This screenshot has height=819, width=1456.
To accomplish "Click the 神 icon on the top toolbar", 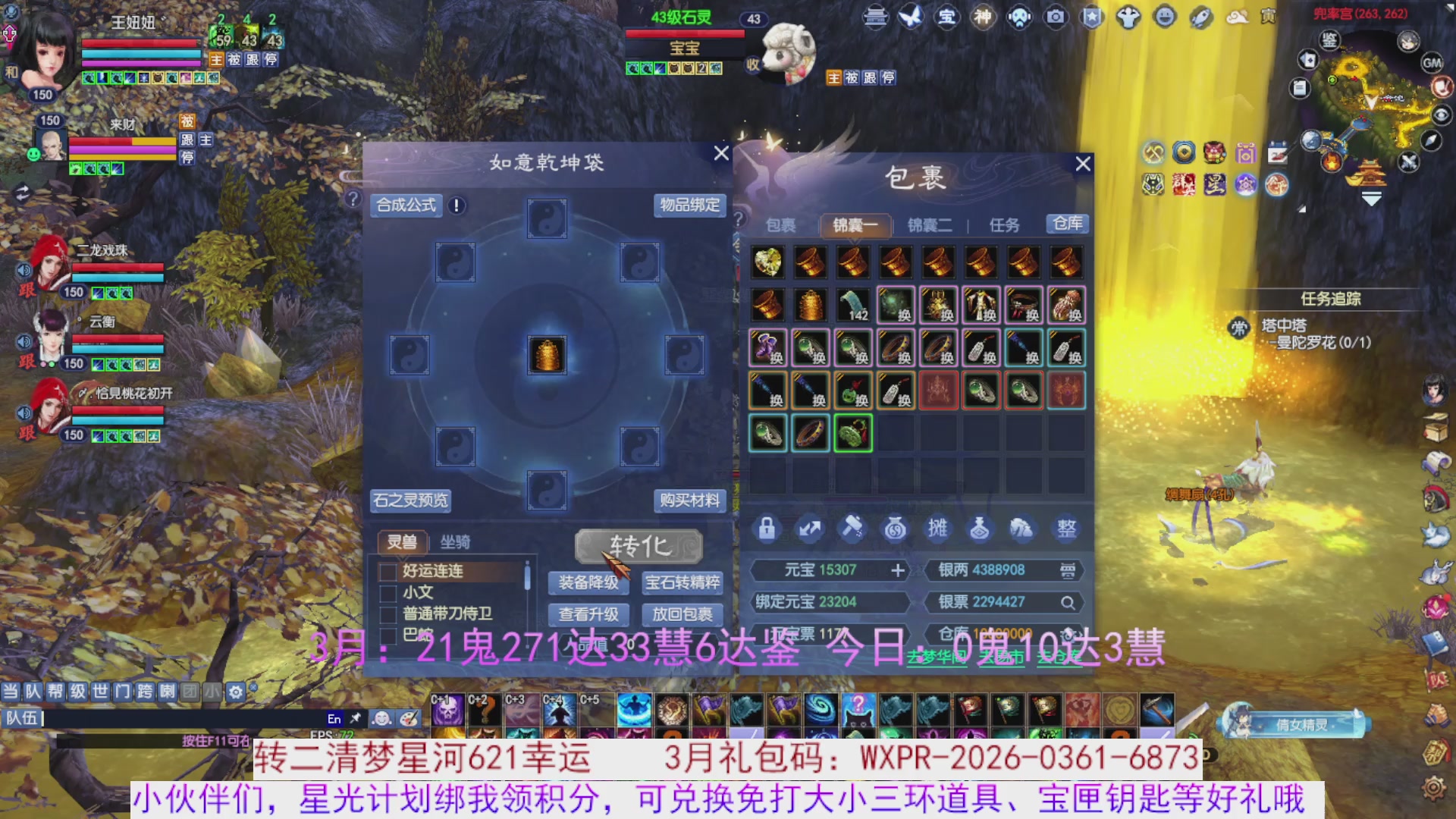I will (x=984, y=17).
